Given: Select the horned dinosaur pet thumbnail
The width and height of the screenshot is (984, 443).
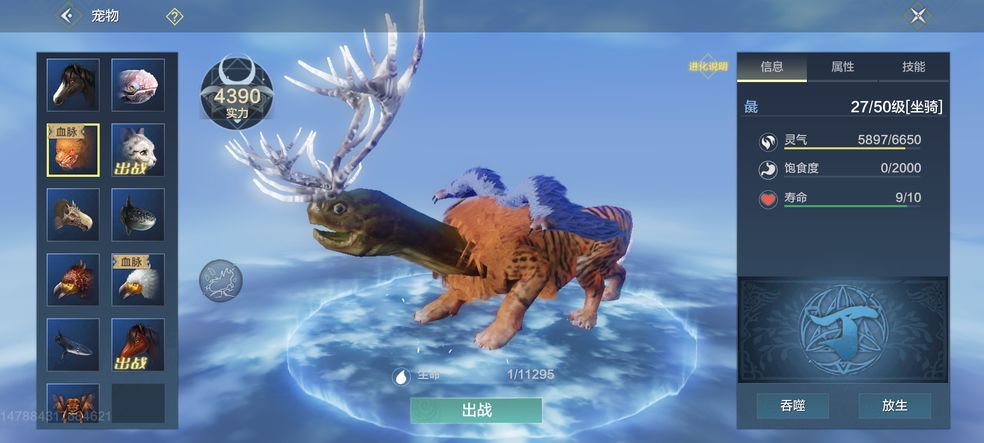Looking at the screenshot, I should (73, 214).
